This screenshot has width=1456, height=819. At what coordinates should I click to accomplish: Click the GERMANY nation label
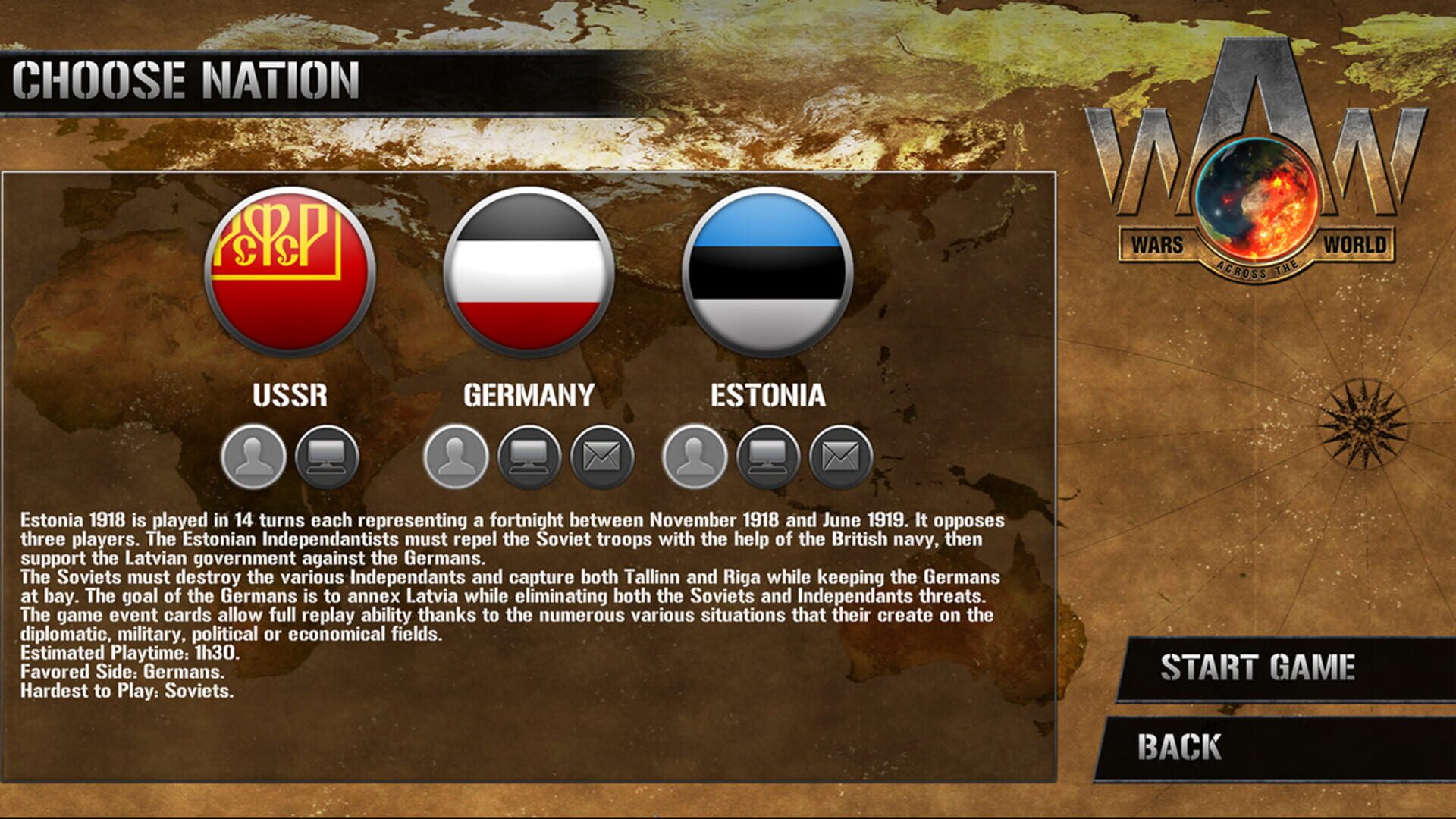526,397
